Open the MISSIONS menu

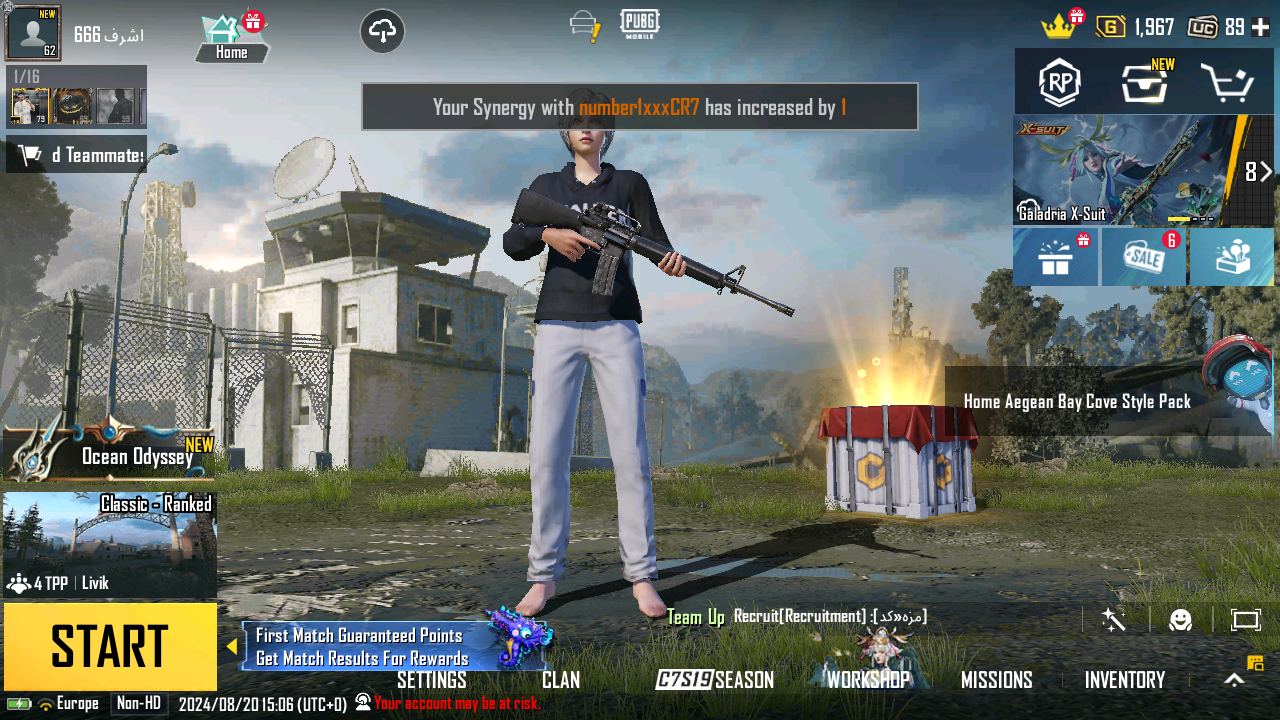click(x=996, y=680)
